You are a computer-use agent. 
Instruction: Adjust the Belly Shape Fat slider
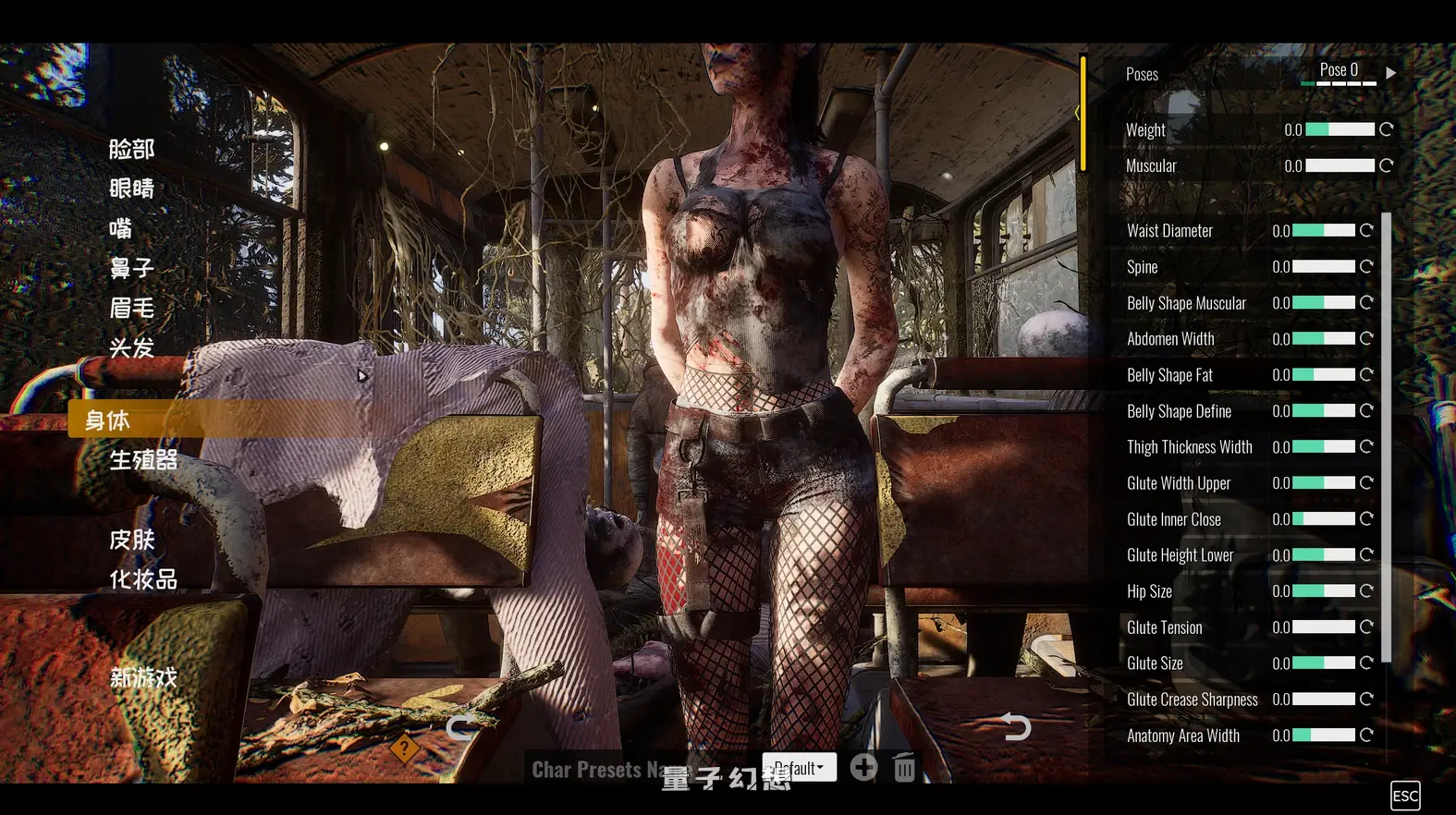(1323, 375)
